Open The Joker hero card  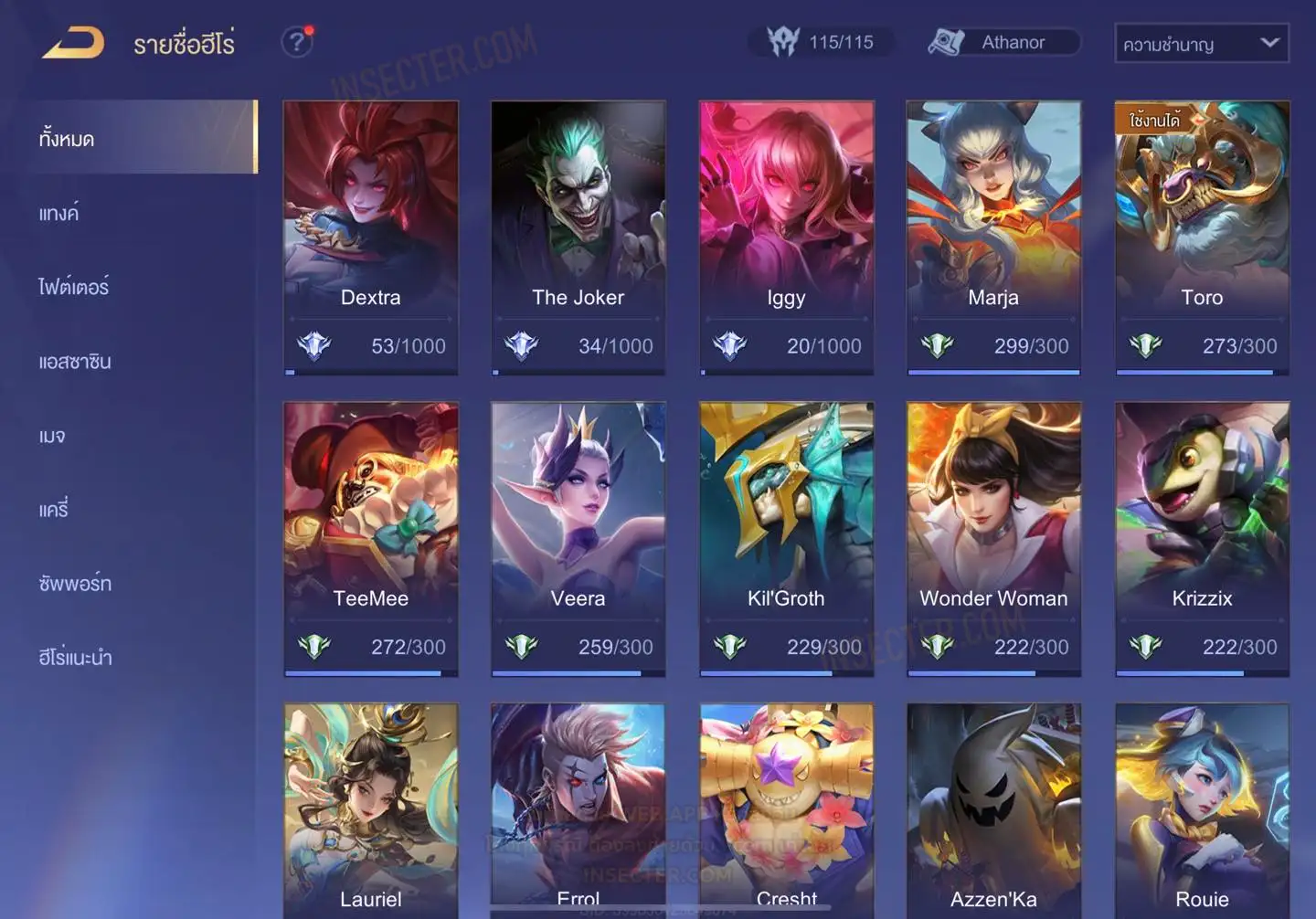pyautogui.click(x=578, y=238)
